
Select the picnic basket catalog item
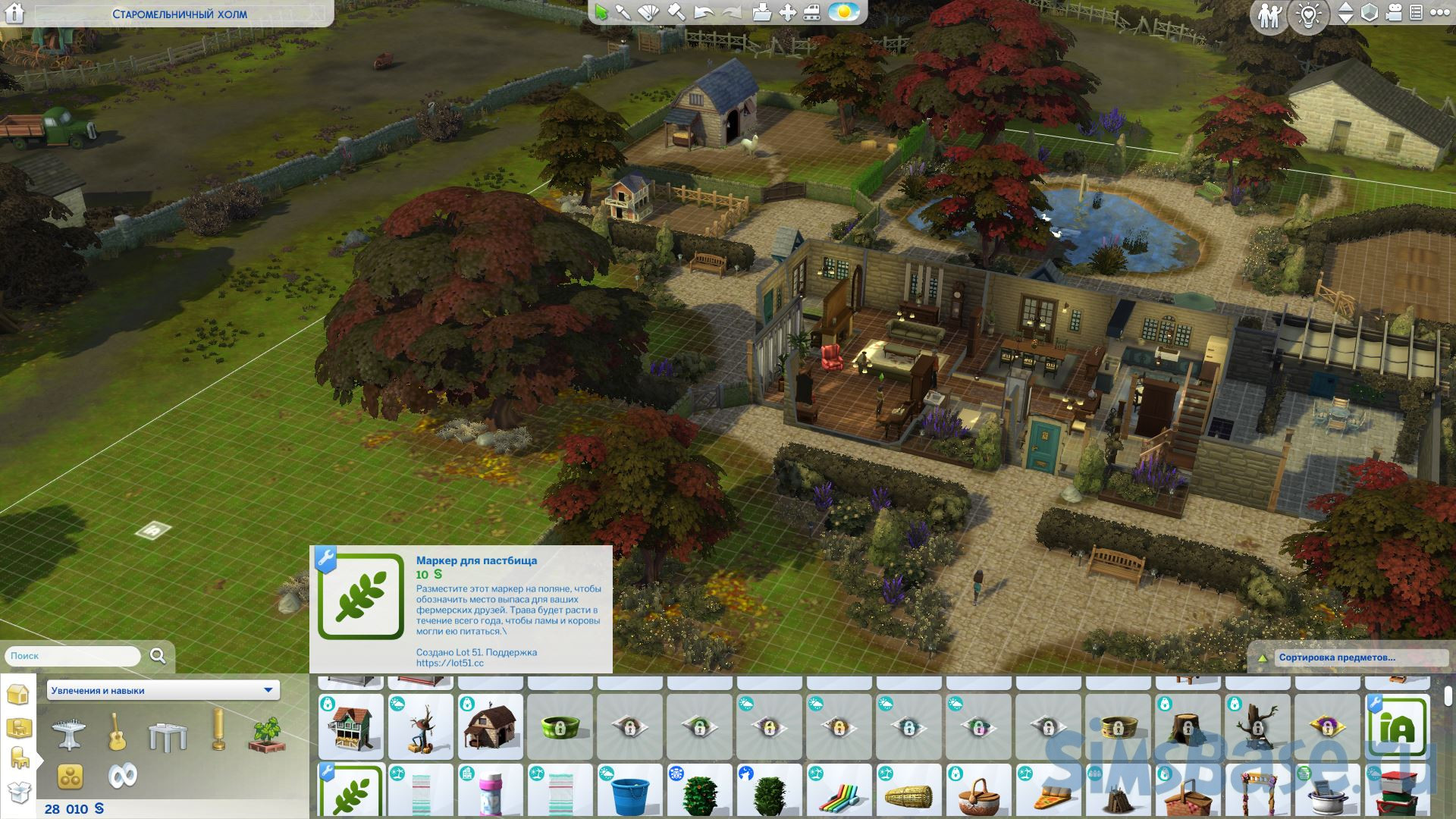point(978,793)
